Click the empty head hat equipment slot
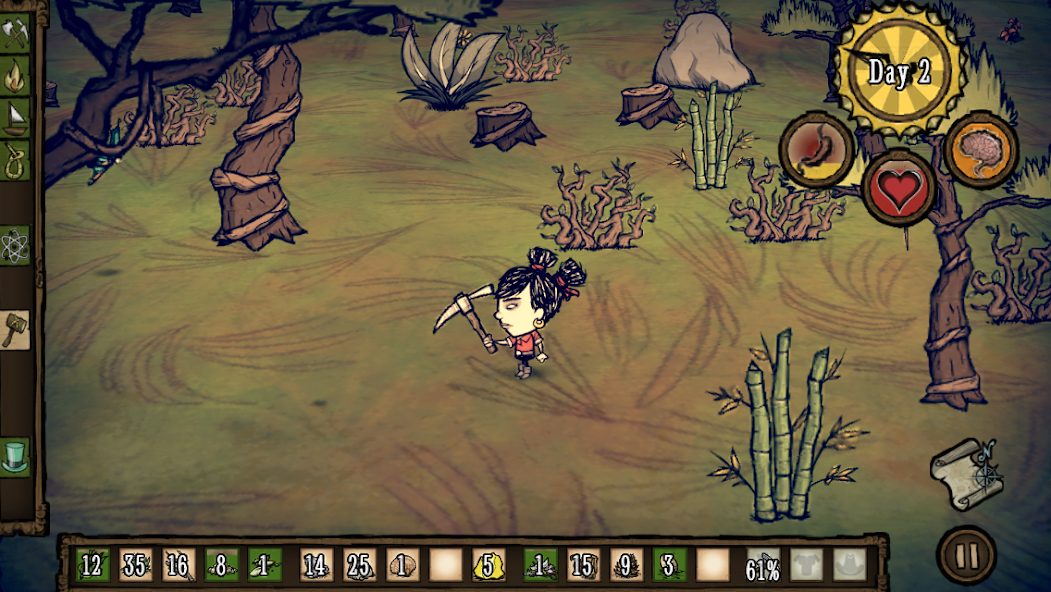 850,566
